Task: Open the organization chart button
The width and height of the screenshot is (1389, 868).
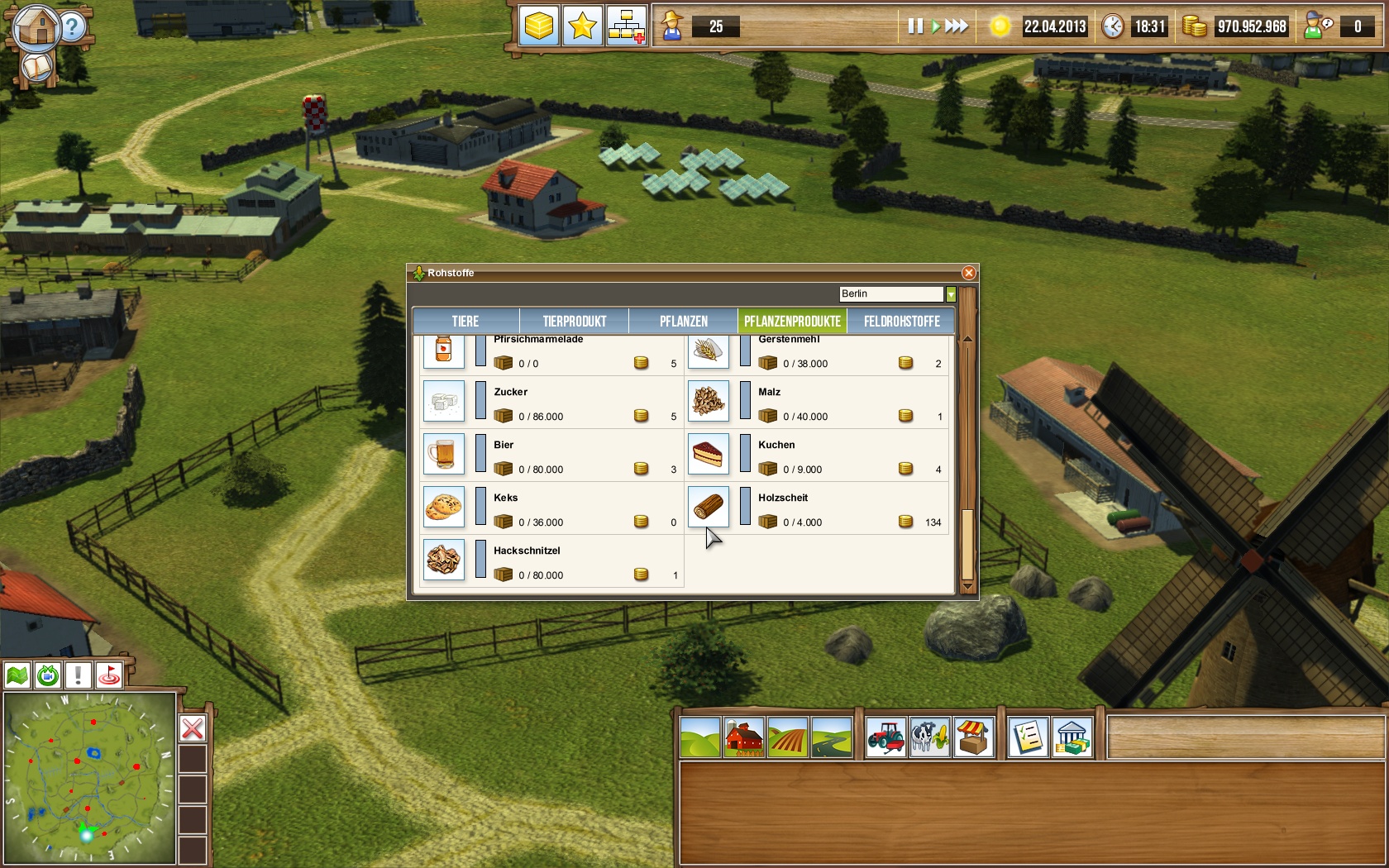Action: [x=626, y=26]
